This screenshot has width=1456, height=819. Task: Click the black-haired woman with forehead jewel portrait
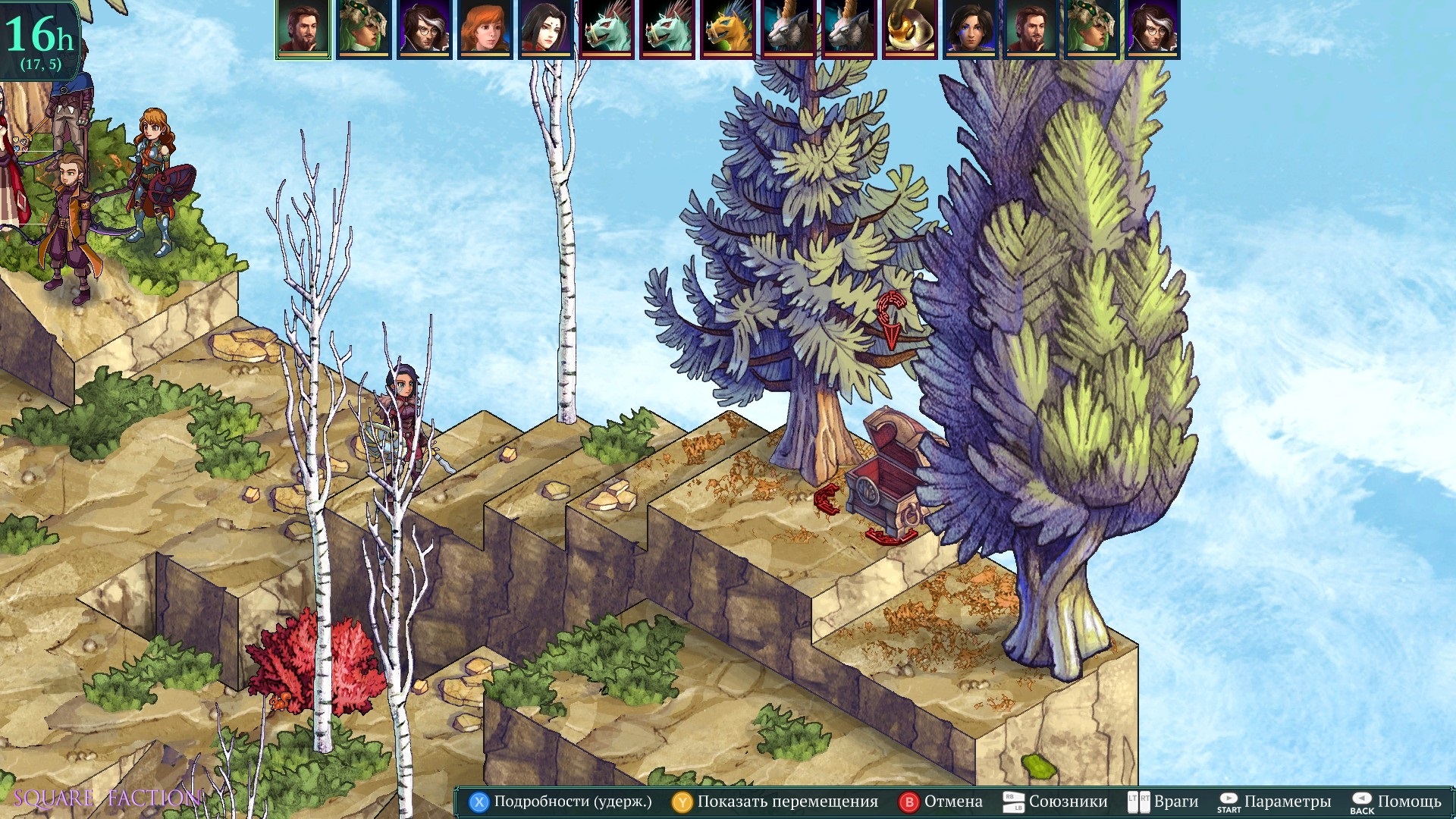[x=546, y=30]
